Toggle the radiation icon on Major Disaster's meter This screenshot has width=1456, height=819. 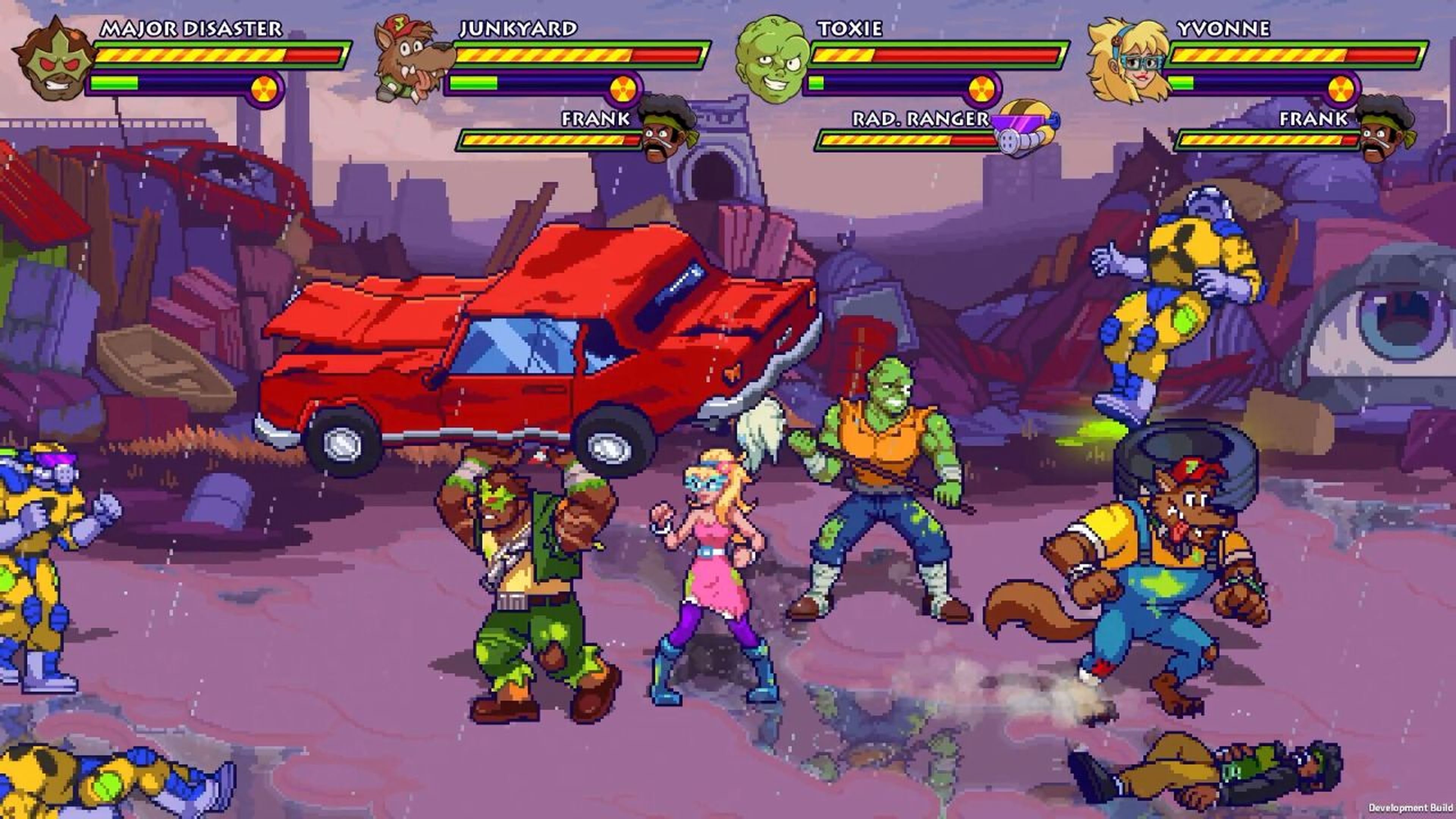264,89
